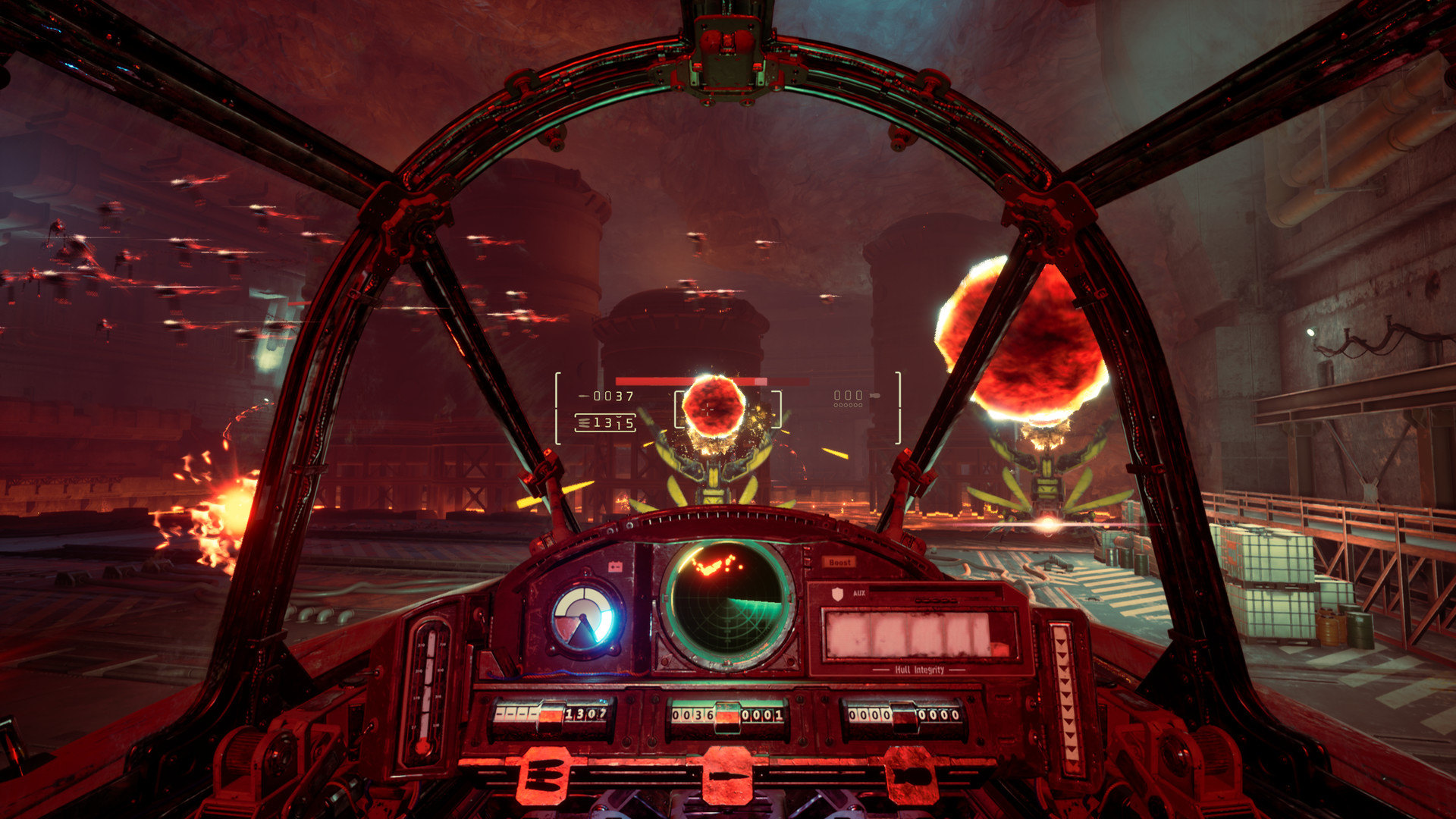Expand the Hull Integrity panel

point(919,632)
